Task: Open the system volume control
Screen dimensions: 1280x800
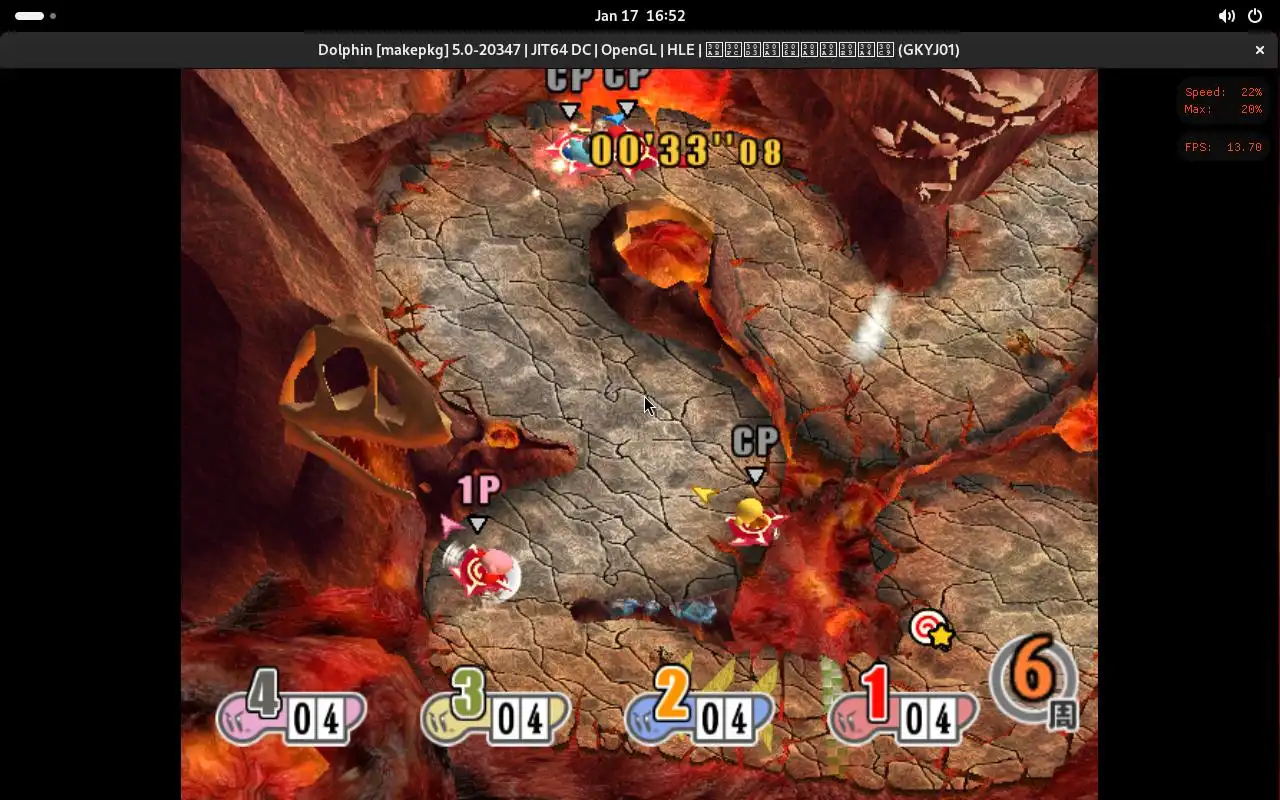Action: point(1226,16)
